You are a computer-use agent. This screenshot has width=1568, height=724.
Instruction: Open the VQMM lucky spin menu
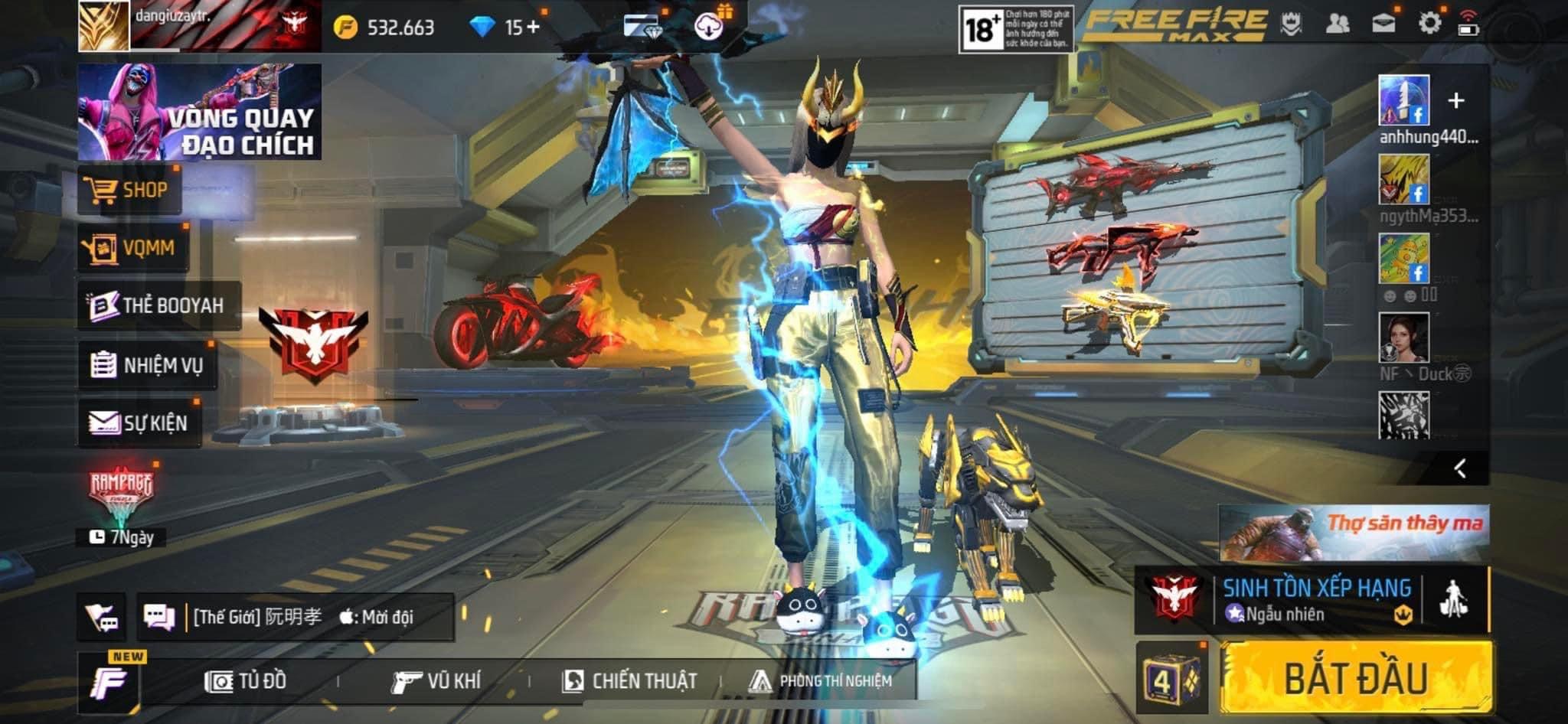(132, 248)
